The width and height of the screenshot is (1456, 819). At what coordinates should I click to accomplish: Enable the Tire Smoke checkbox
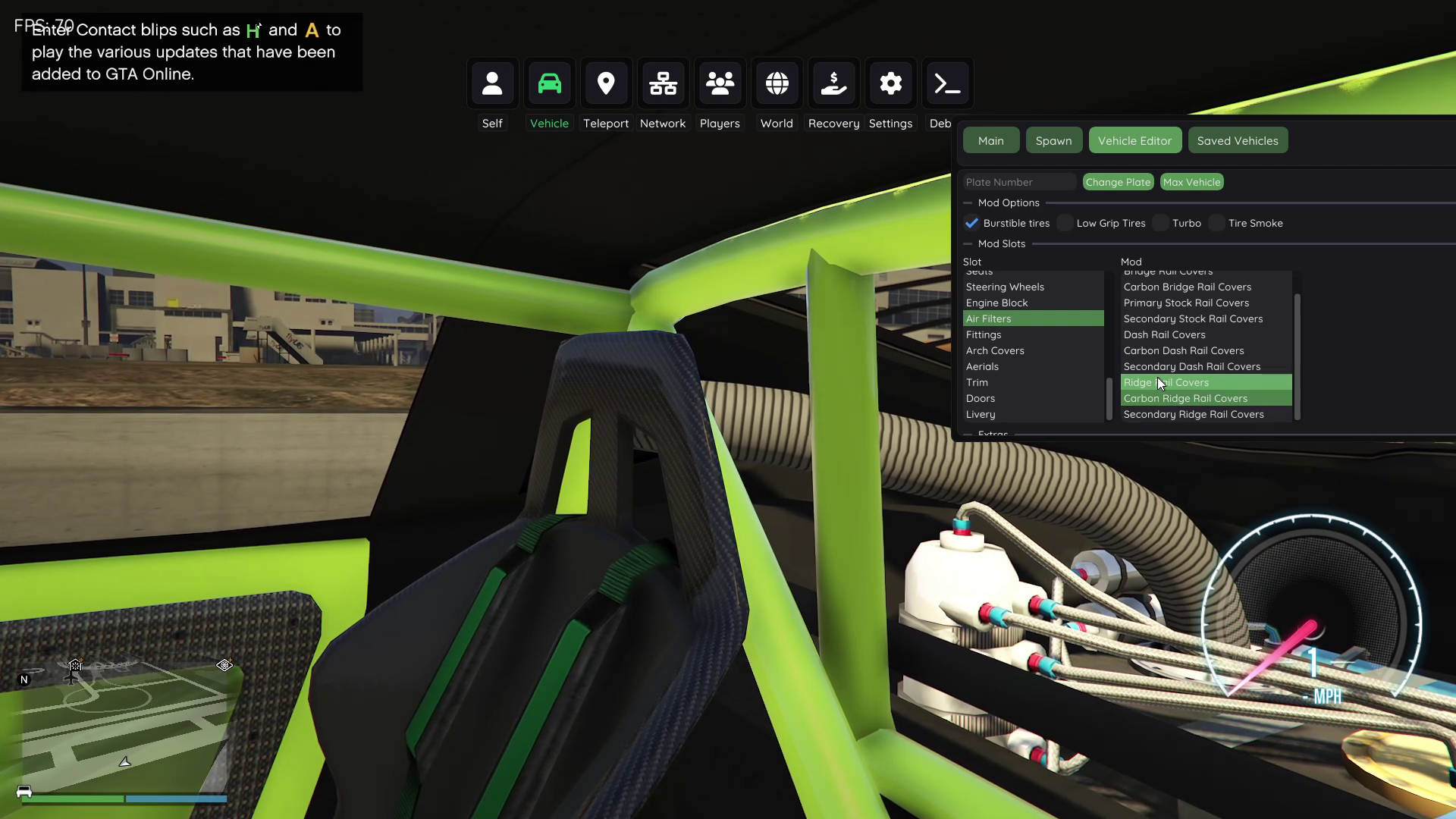click(1217, 223)
